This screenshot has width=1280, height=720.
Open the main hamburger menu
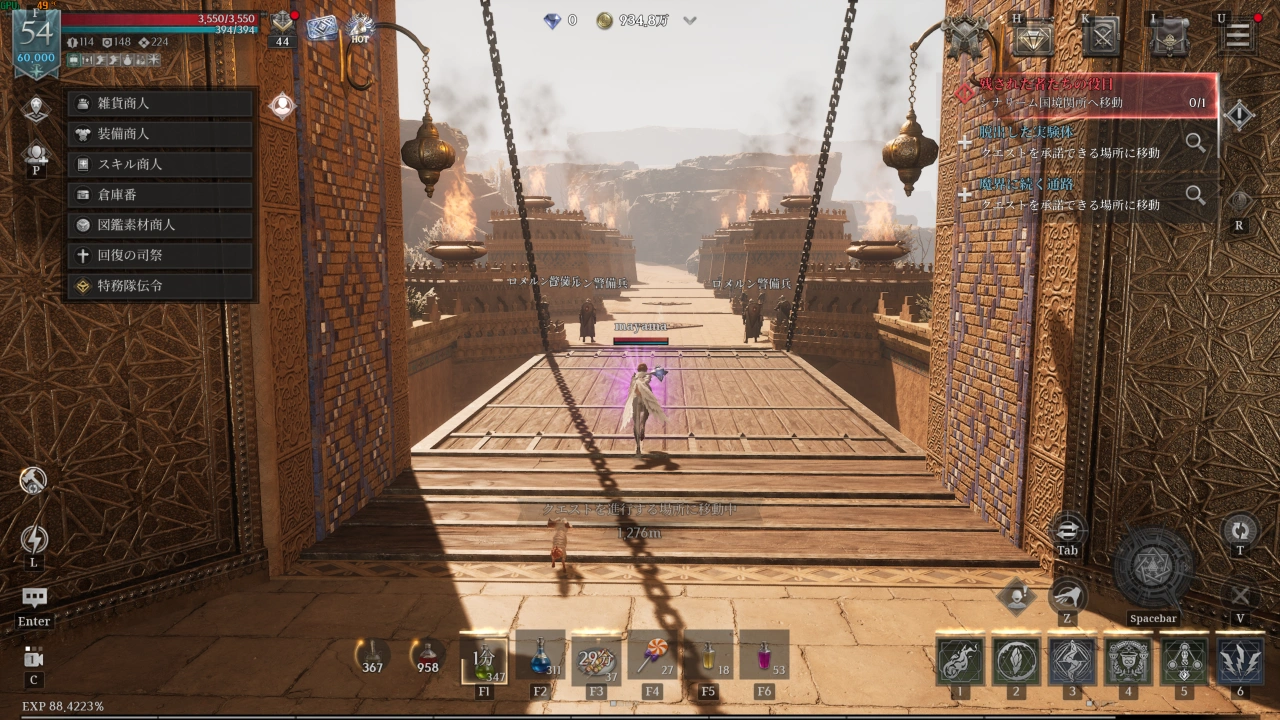tap(1237, 37)
